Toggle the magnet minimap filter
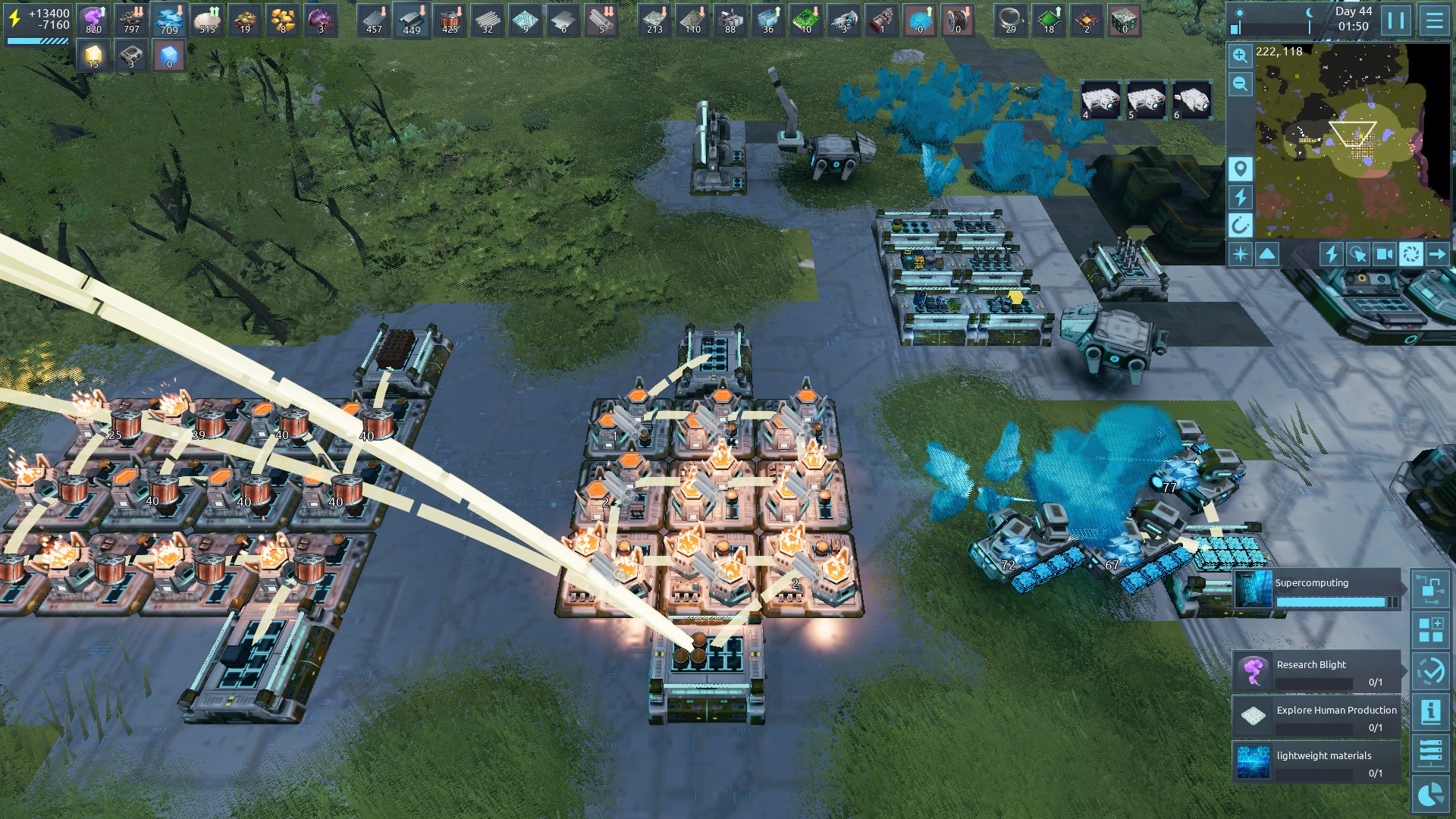 (1240, 225)
